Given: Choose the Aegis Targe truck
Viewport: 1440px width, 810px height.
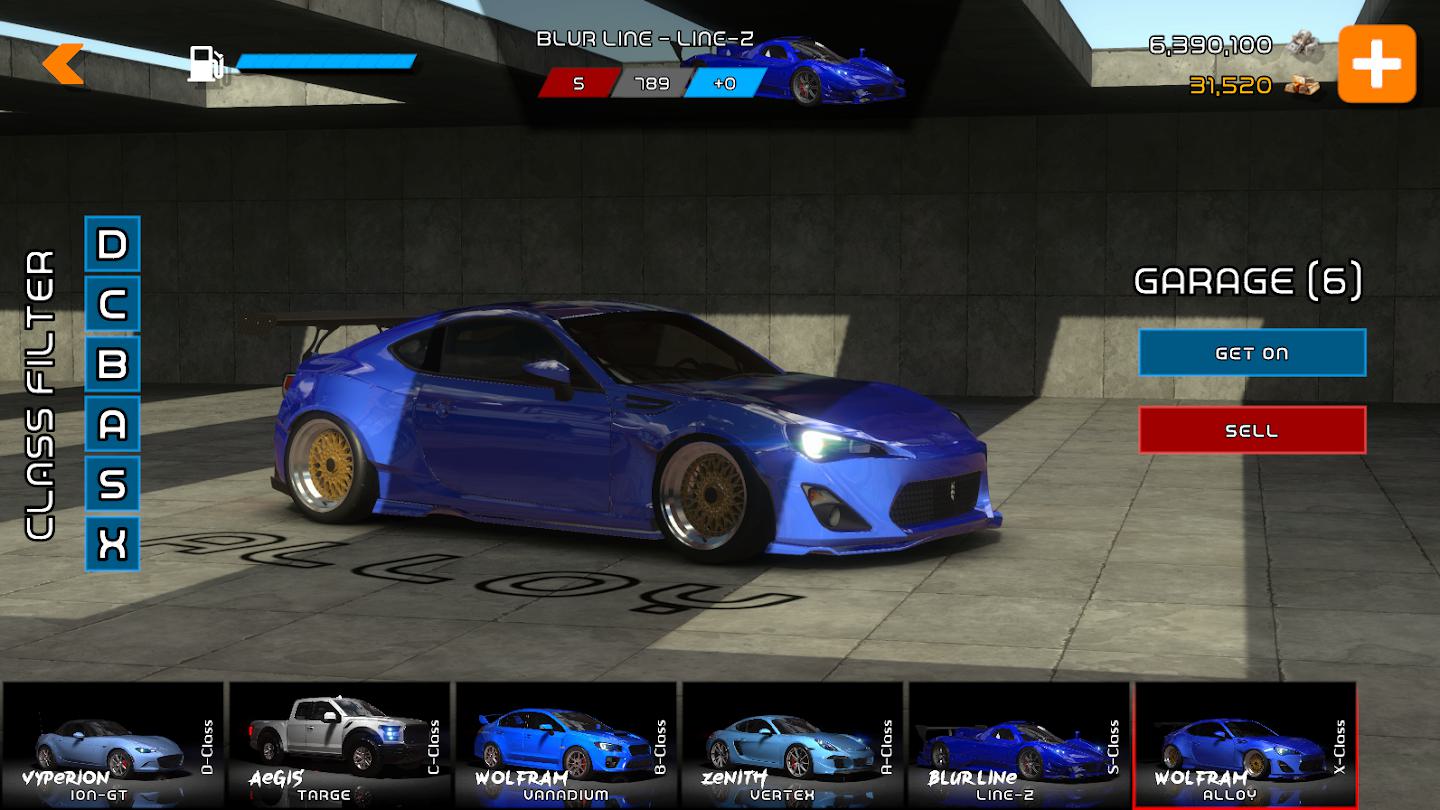Looking at the screenshot, I should [x=340, y=745].
